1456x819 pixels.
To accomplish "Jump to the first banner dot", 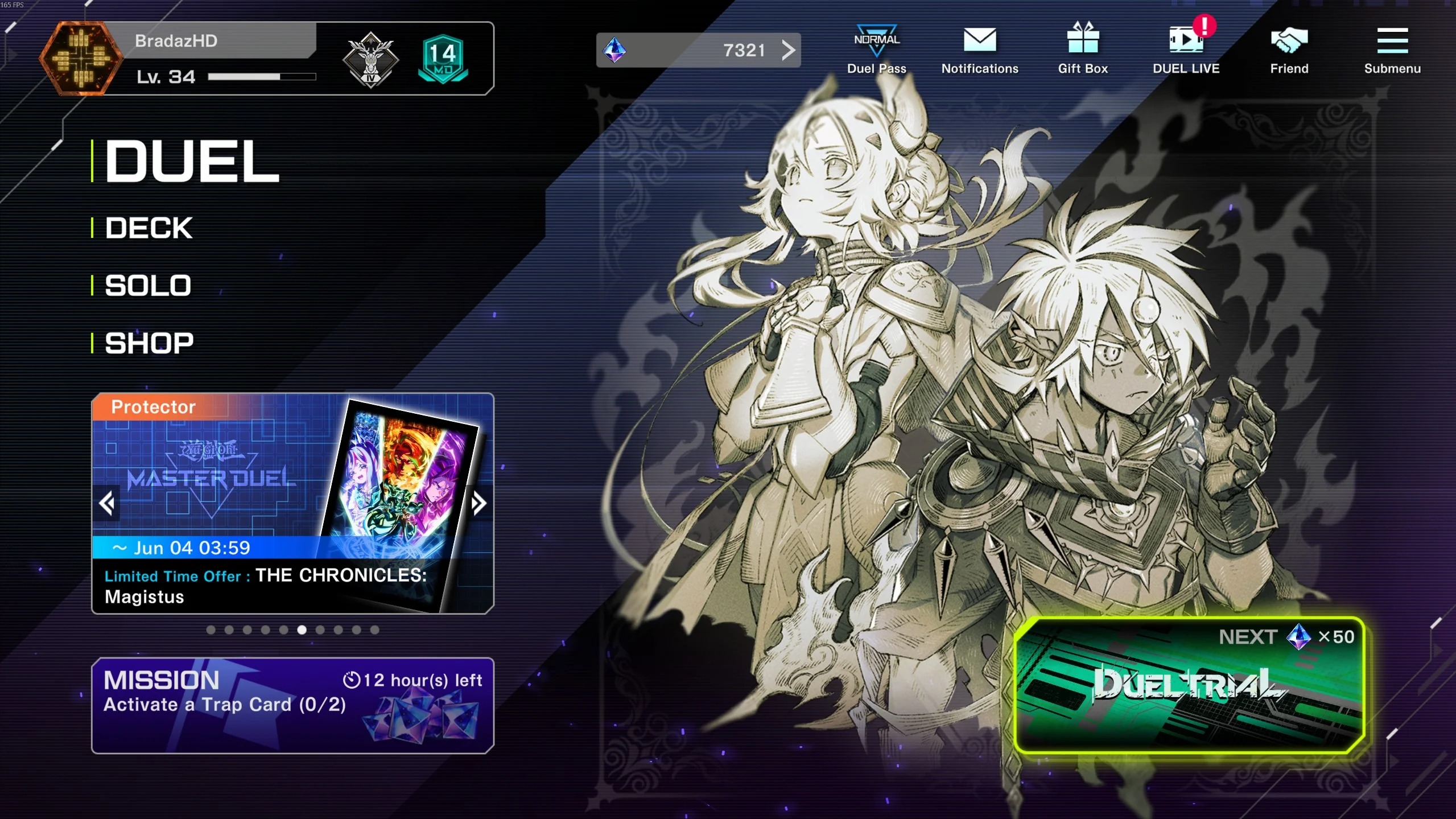I will [211, 629].
